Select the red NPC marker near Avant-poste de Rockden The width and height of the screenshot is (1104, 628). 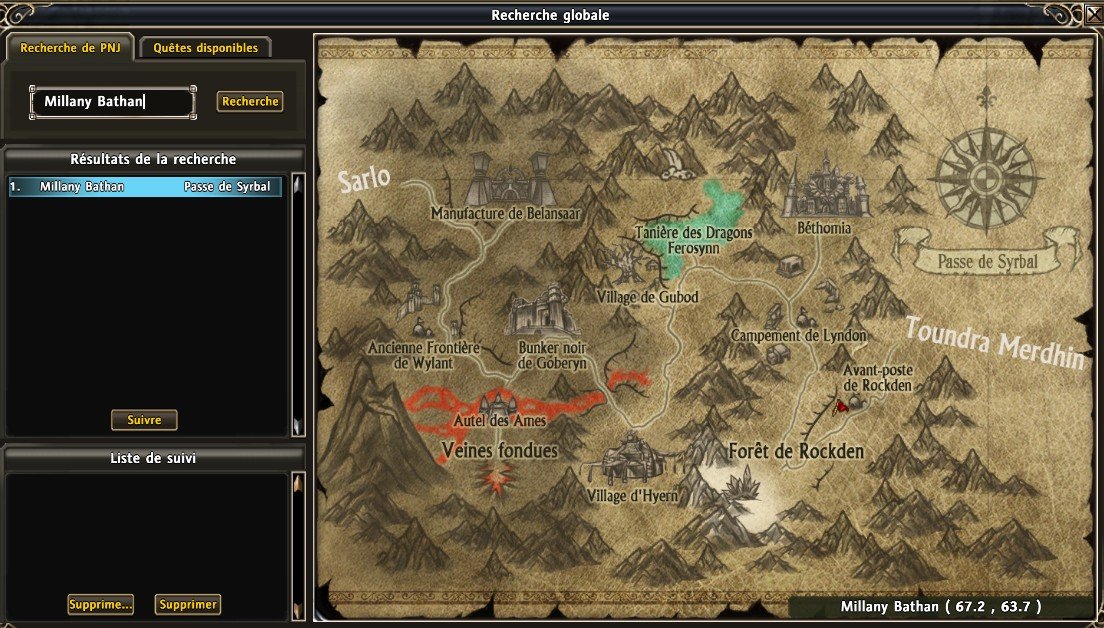point(841,406)
